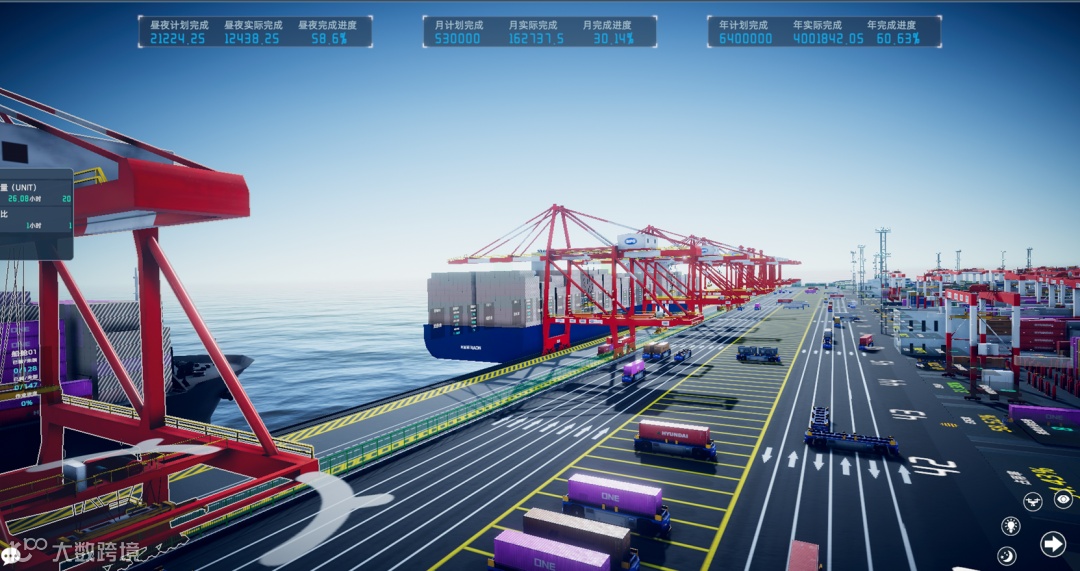This screenshot has height=571, width=1080.
Task: Turn on the light bulb button
Action: [1010, 526]
